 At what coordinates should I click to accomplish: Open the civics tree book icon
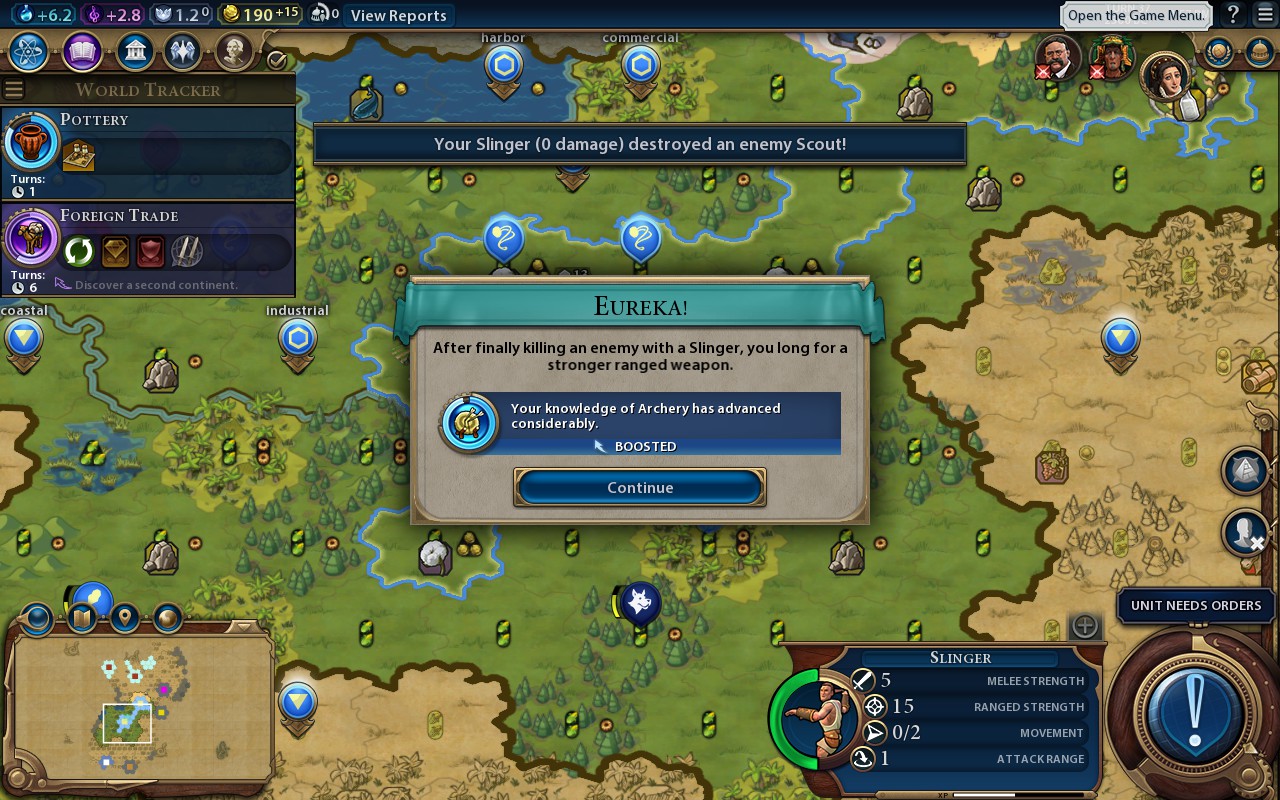click(82, 52)
